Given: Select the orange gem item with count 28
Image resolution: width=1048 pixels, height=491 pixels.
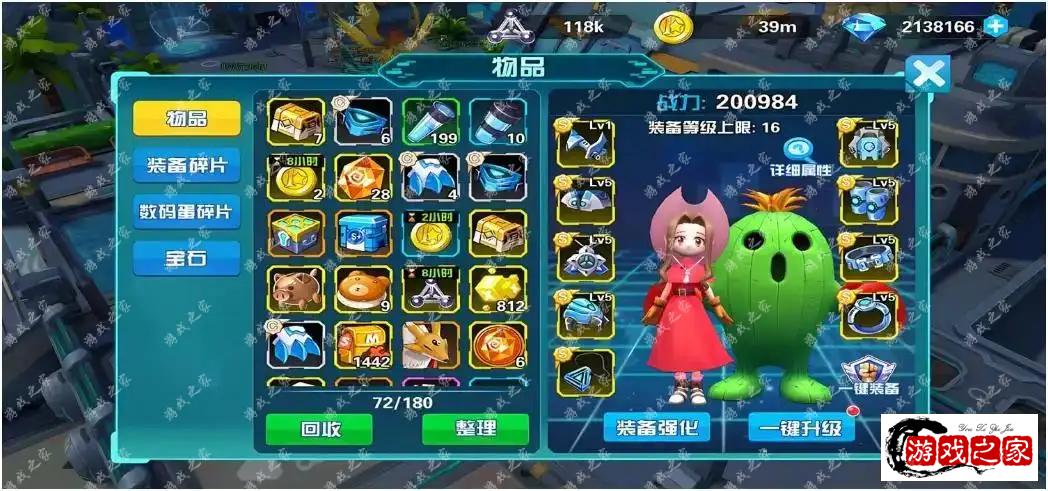Looking at the screenshot, I should point(363,178).
